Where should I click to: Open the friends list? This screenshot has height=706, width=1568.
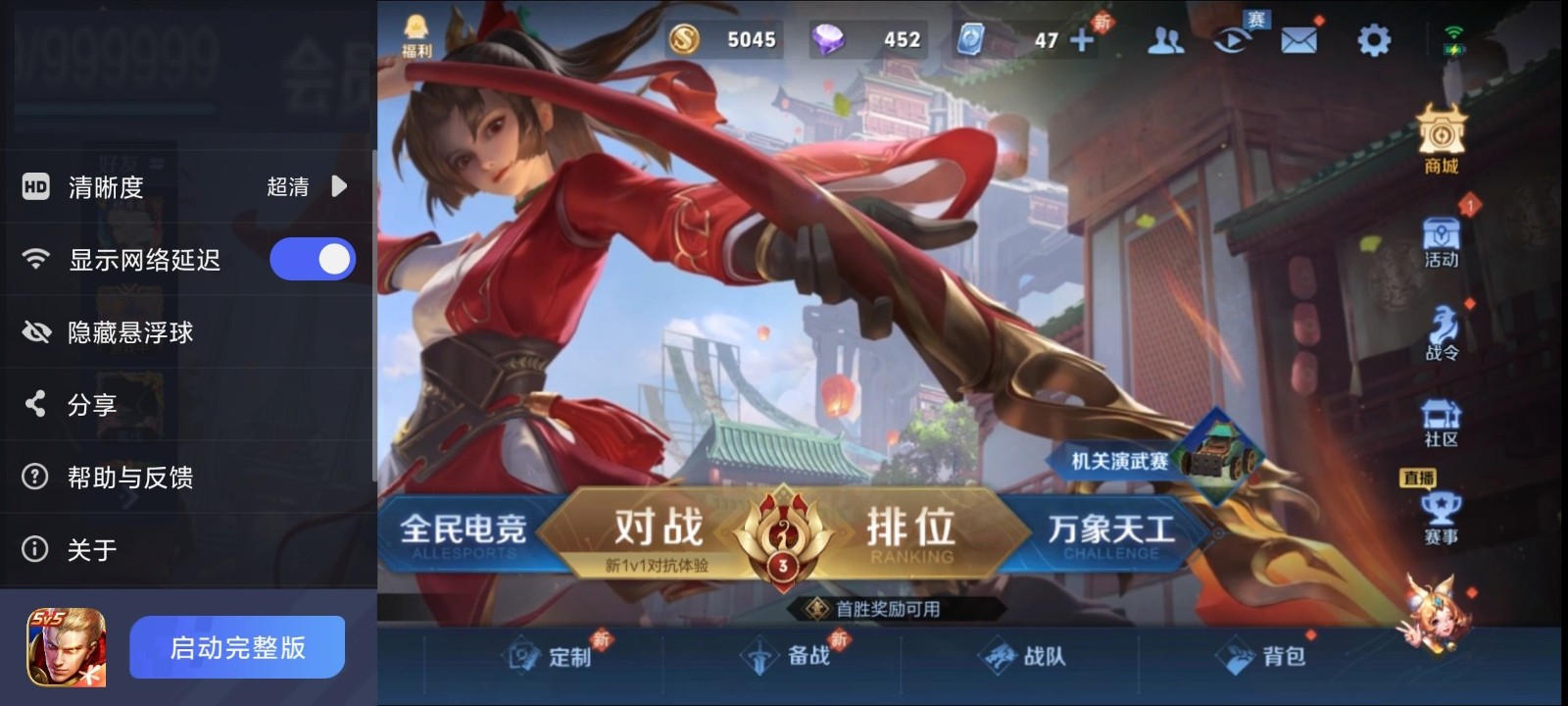pos(1165,41)
